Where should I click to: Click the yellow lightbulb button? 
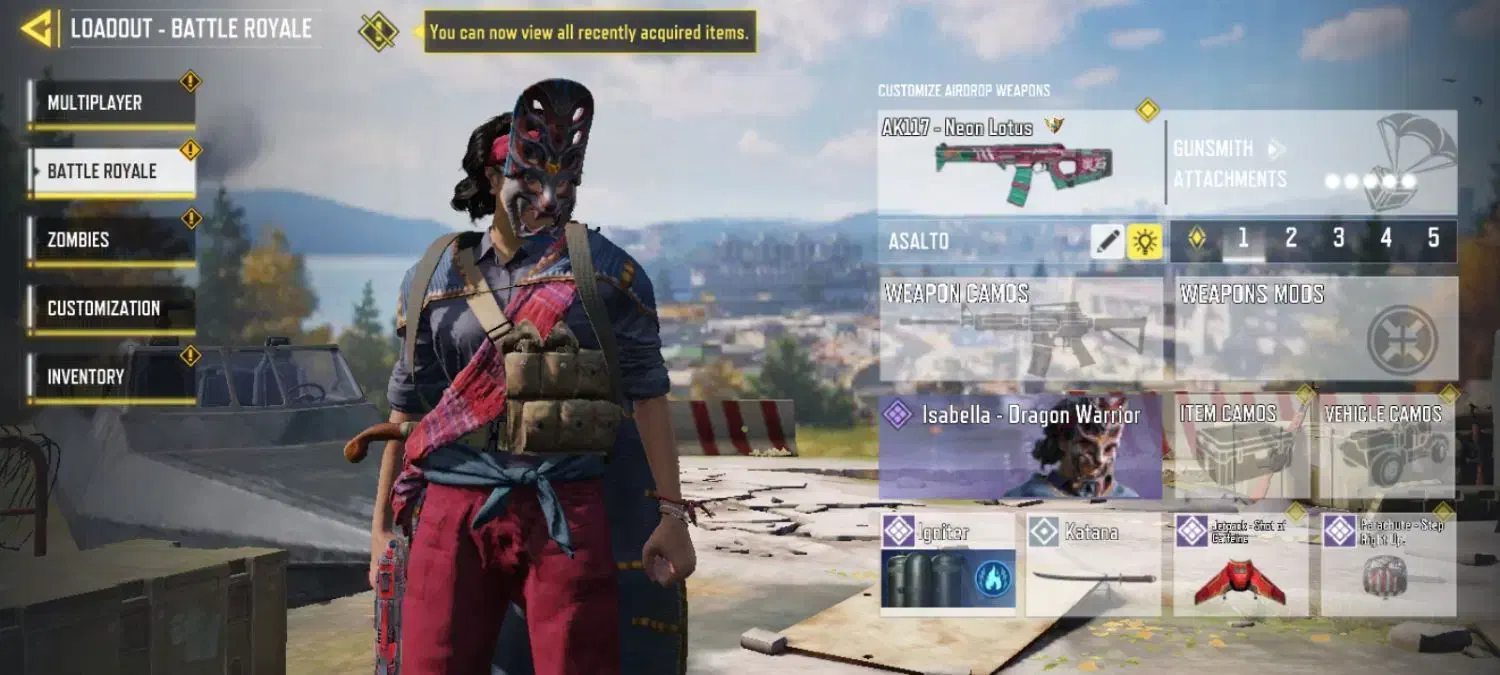click(x=1145, y=241)
